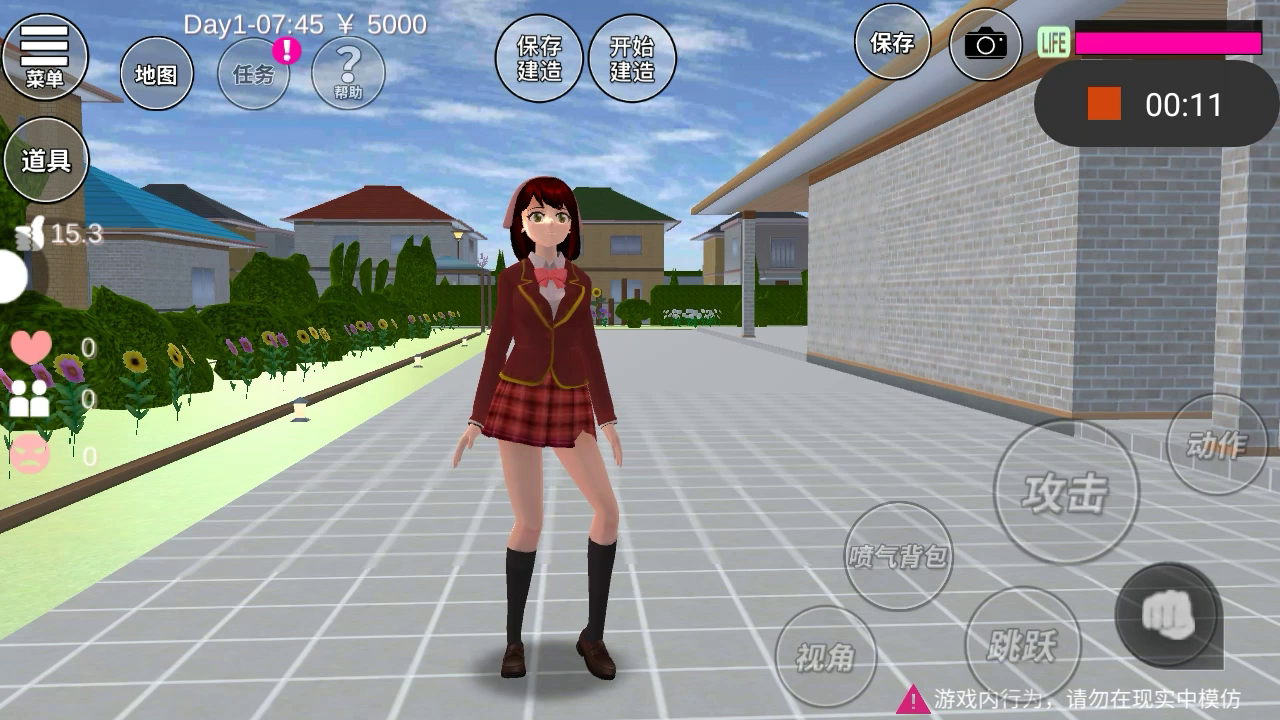The width and height of the screenshot is (1280, 720).
Task: Jump using the 跳跃 button
Action: [x=1023, y=645]
